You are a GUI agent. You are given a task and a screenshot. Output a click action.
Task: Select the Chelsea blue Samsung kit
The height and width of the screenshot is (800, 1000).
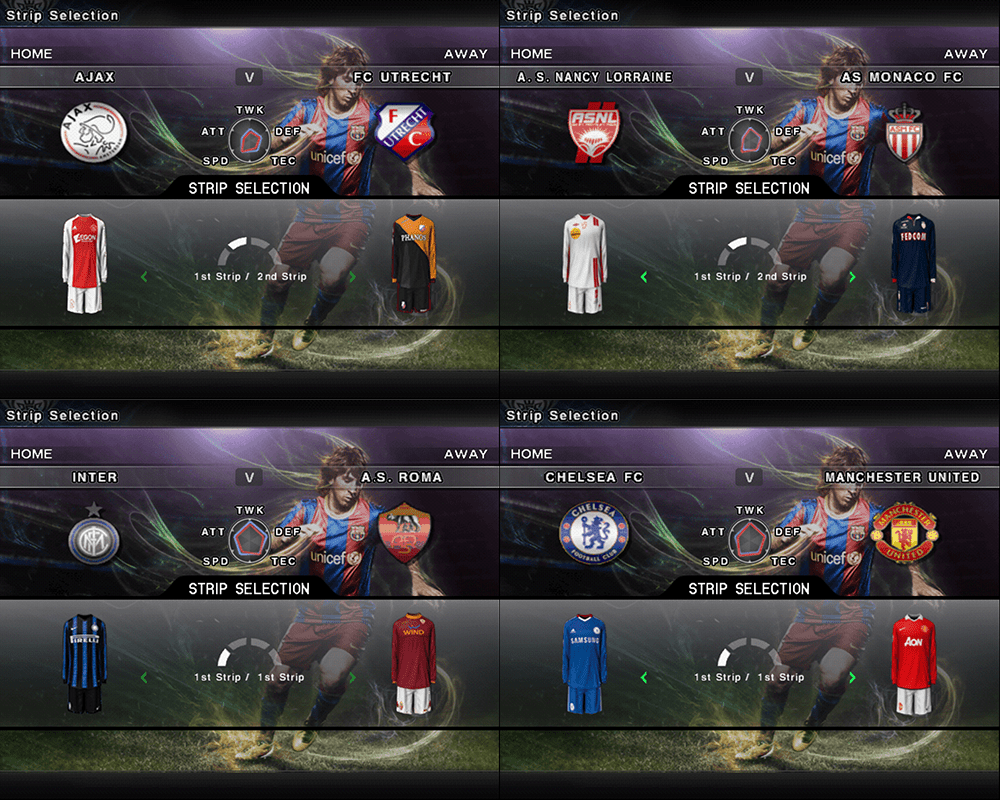pyautogui.click(x=585, y=663)
